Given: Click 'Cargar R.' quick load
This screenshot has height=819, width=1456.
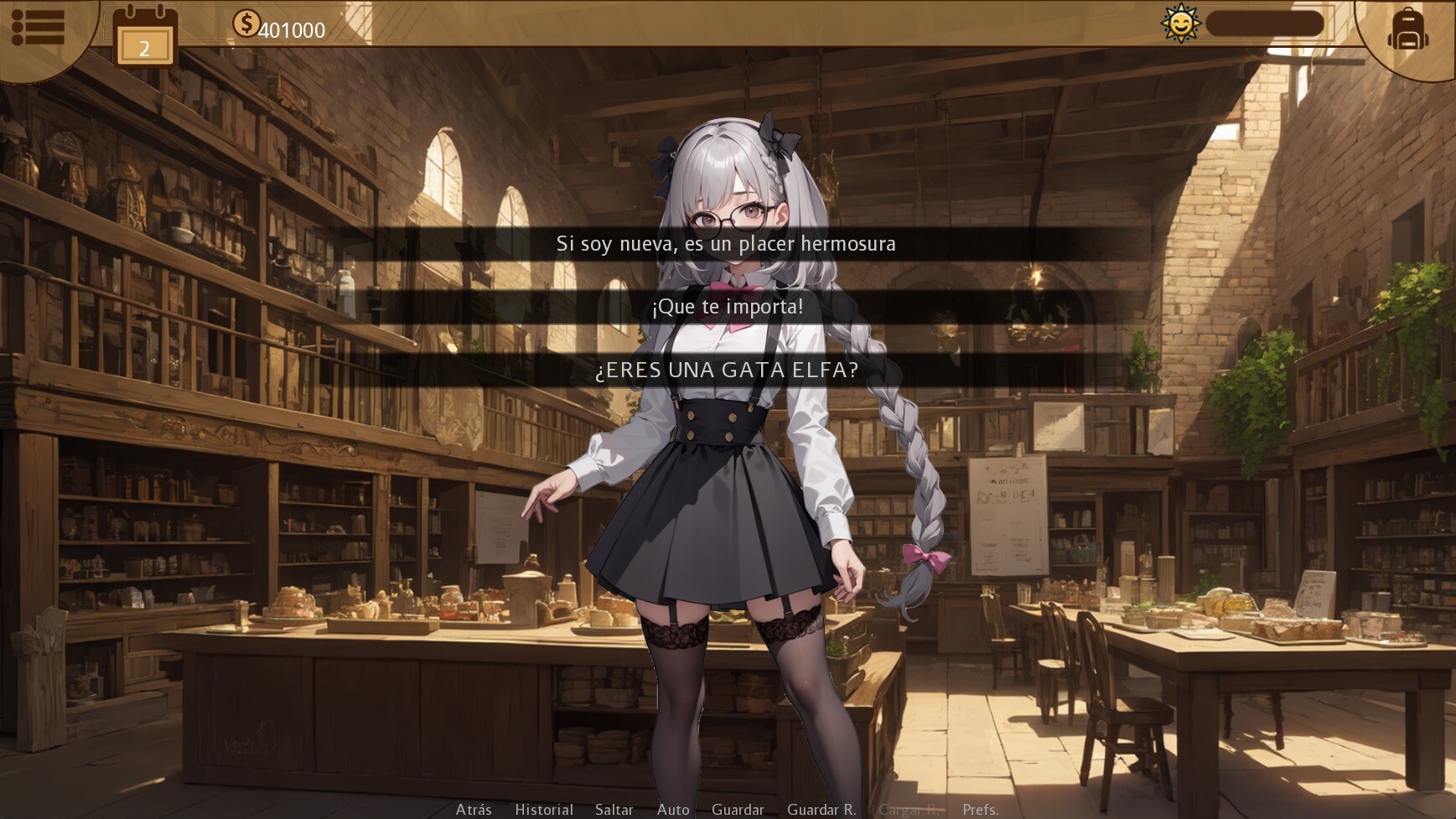Looking at the screenshot, I should click(909, 810).
